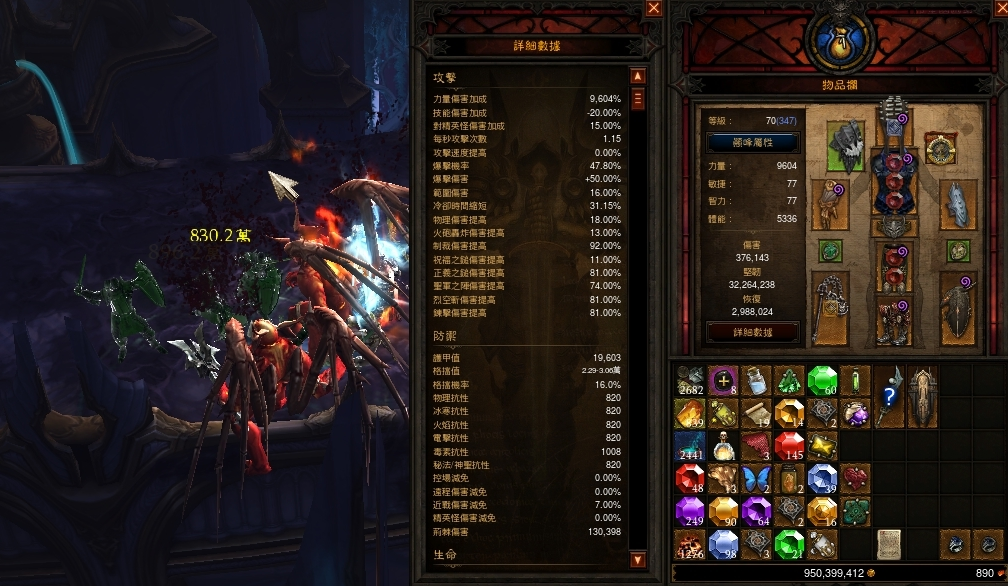Select the equipped shoulder armor slot
Image resolution: width=1008 pixels, height=586 pixels.
click(845, 146)
